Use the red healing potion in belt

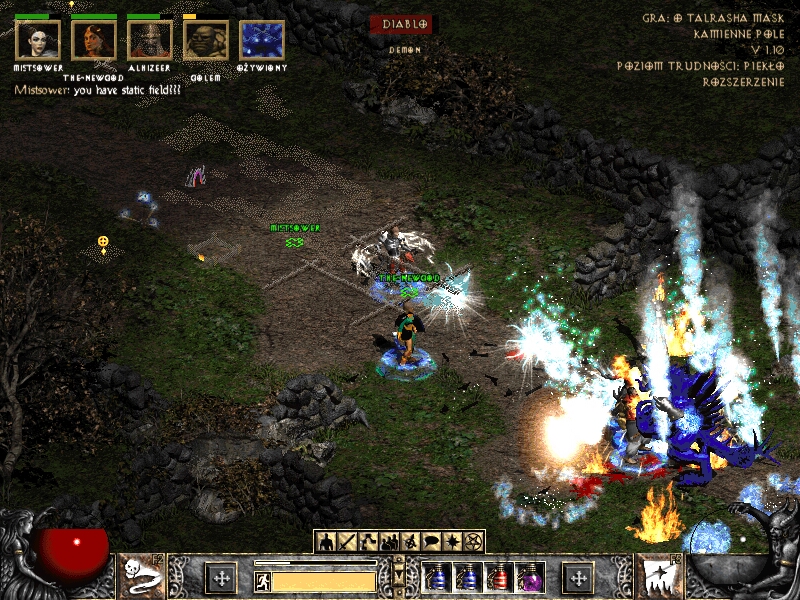pos(497,578)
